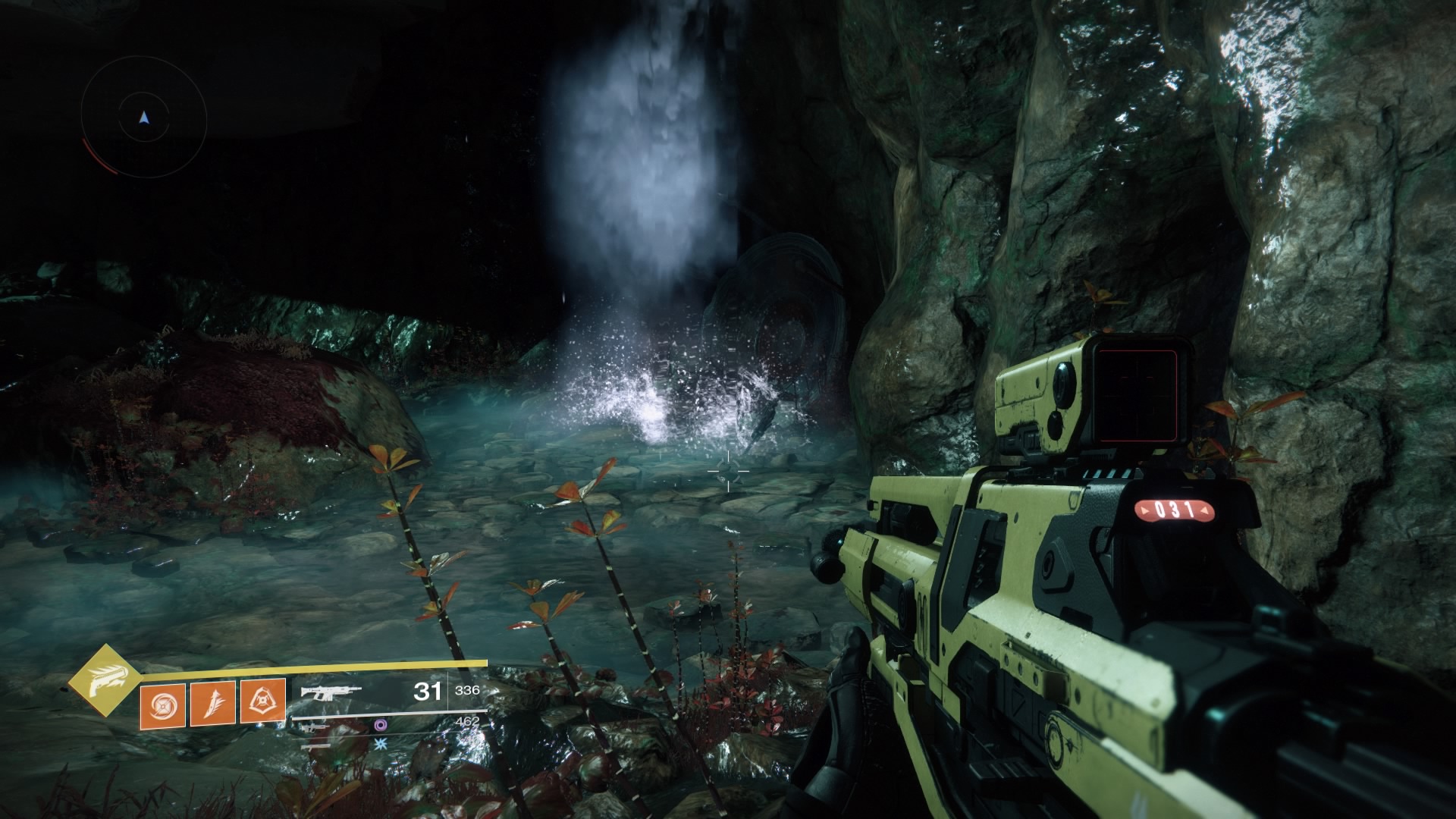Choose the stasis power weapon slot

pyautogui.click(x=381, y=745)
